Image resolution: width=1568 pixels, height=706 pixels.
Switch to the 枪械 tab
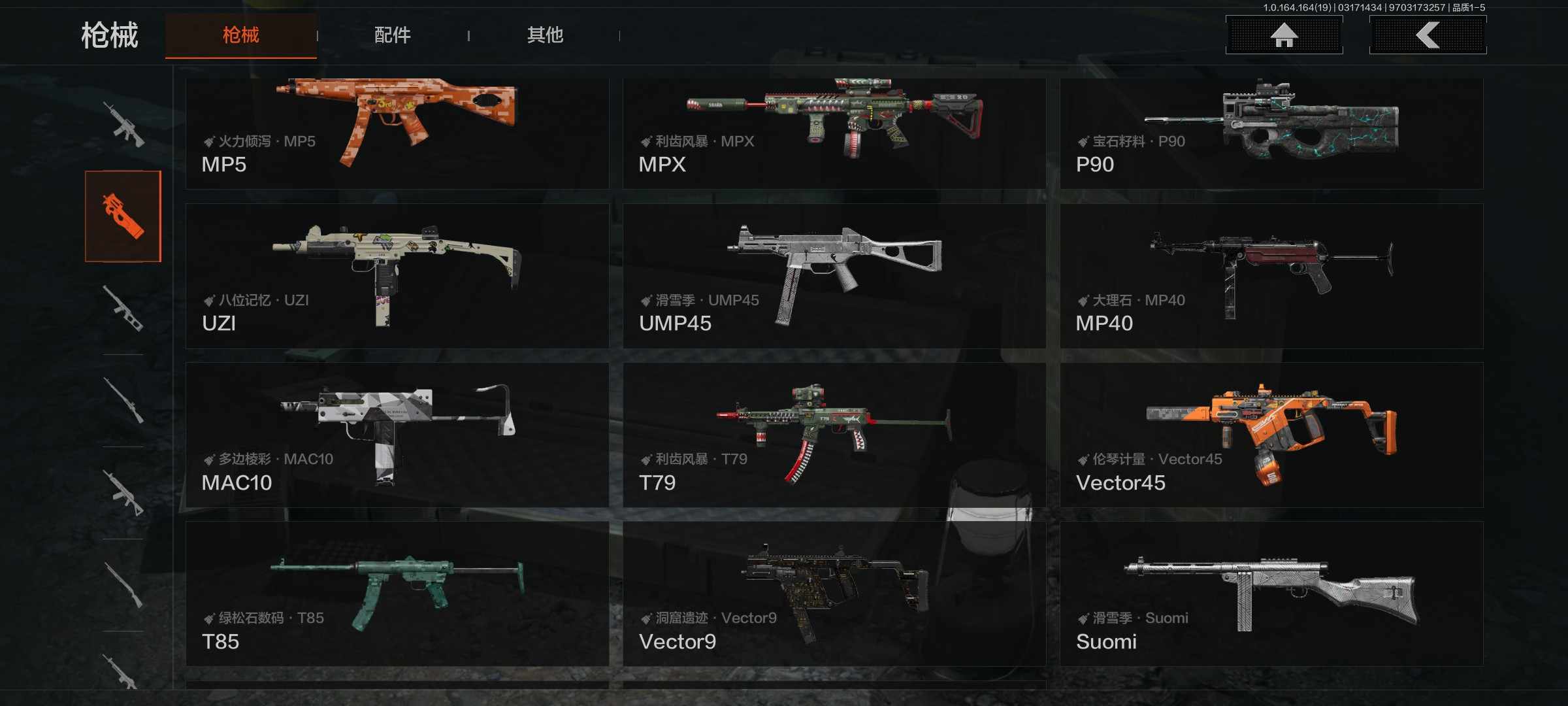pyautogui.click(x=240, y=35)
